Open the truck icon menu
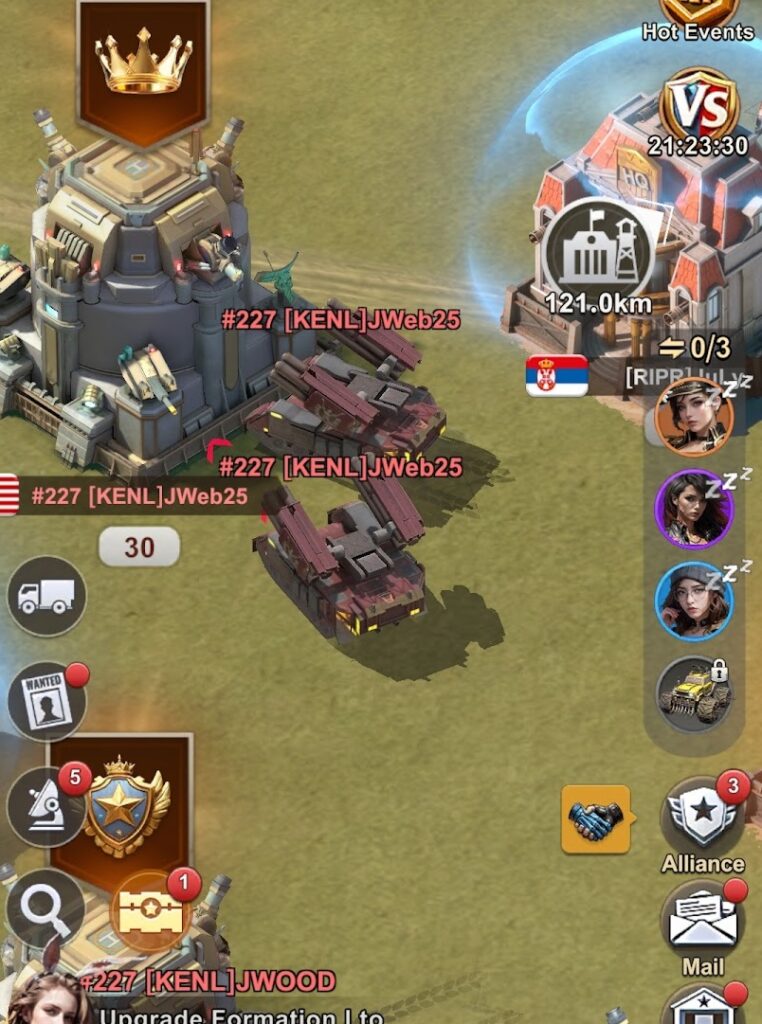Screen dimensions: 762x1024 [x=47, y=596]
